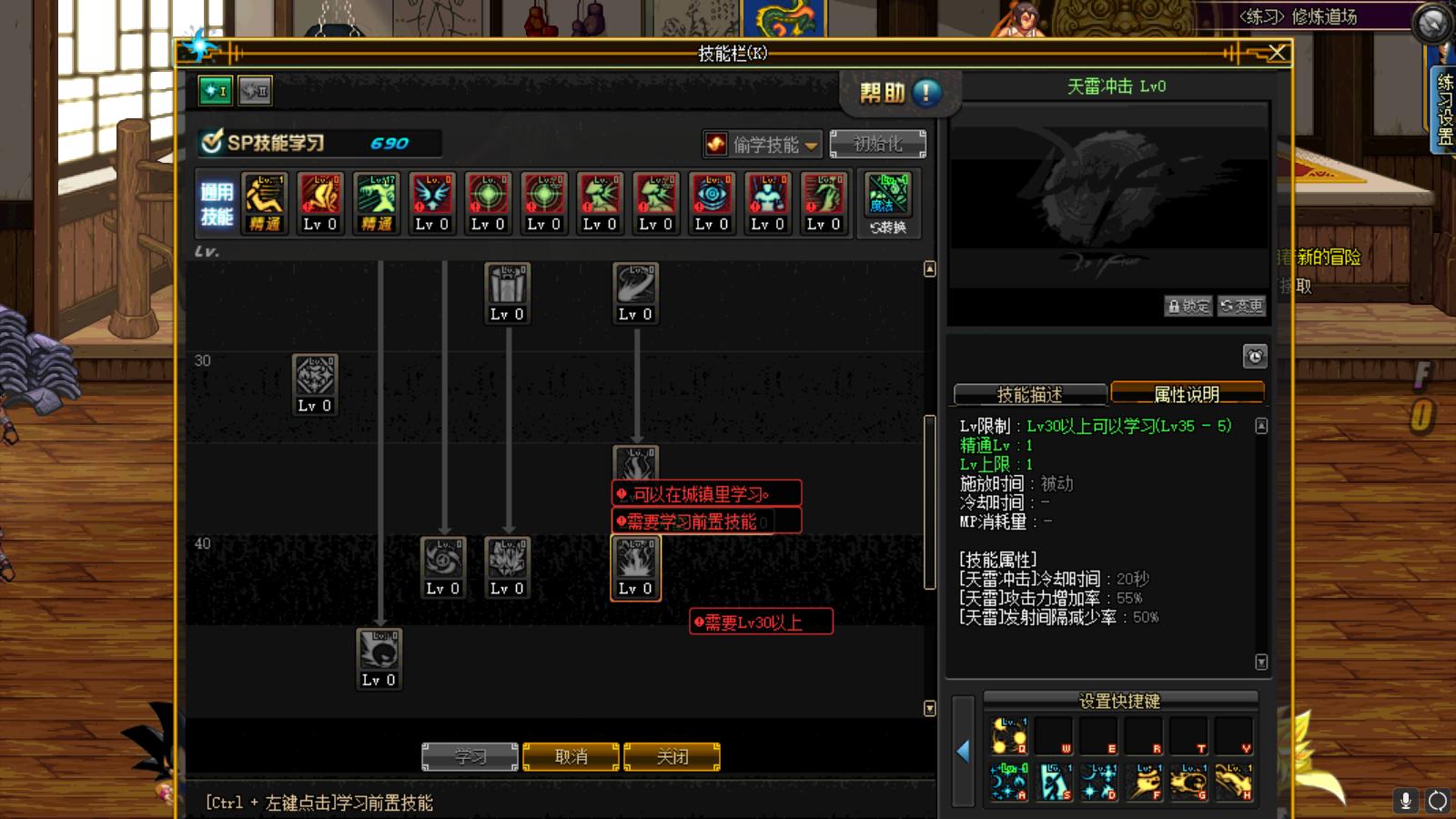The image size is (1456, 819).
Task: Click blue left arrow beside hotkey bar
Action: click(965, 751)
